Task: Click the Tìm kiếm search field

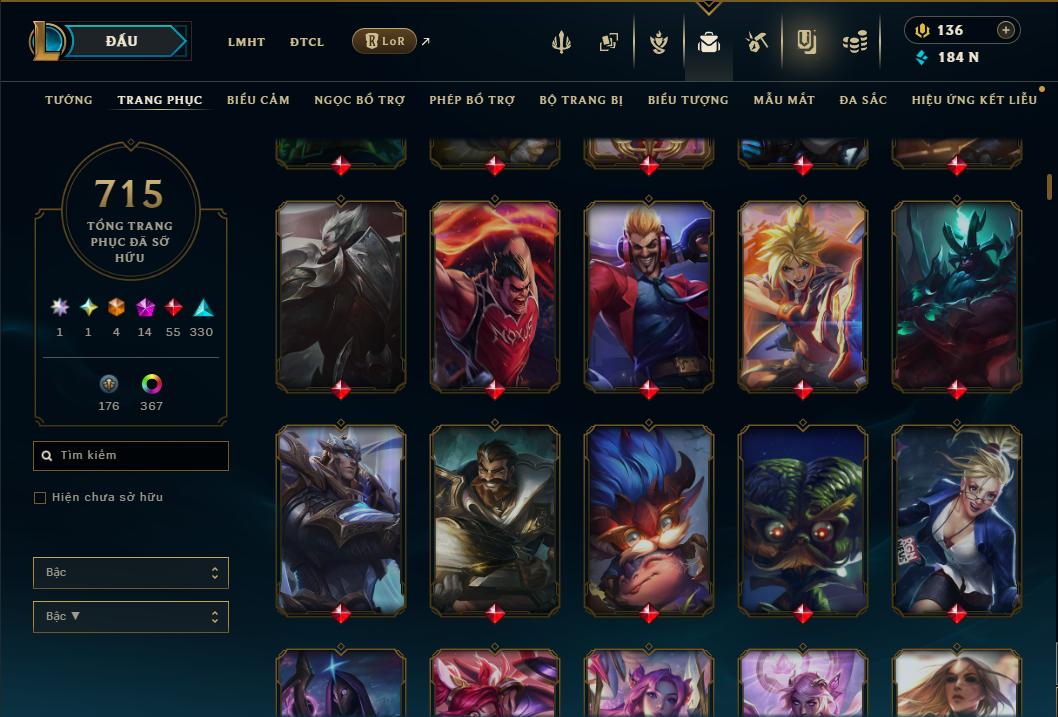Action: (131, 456)
